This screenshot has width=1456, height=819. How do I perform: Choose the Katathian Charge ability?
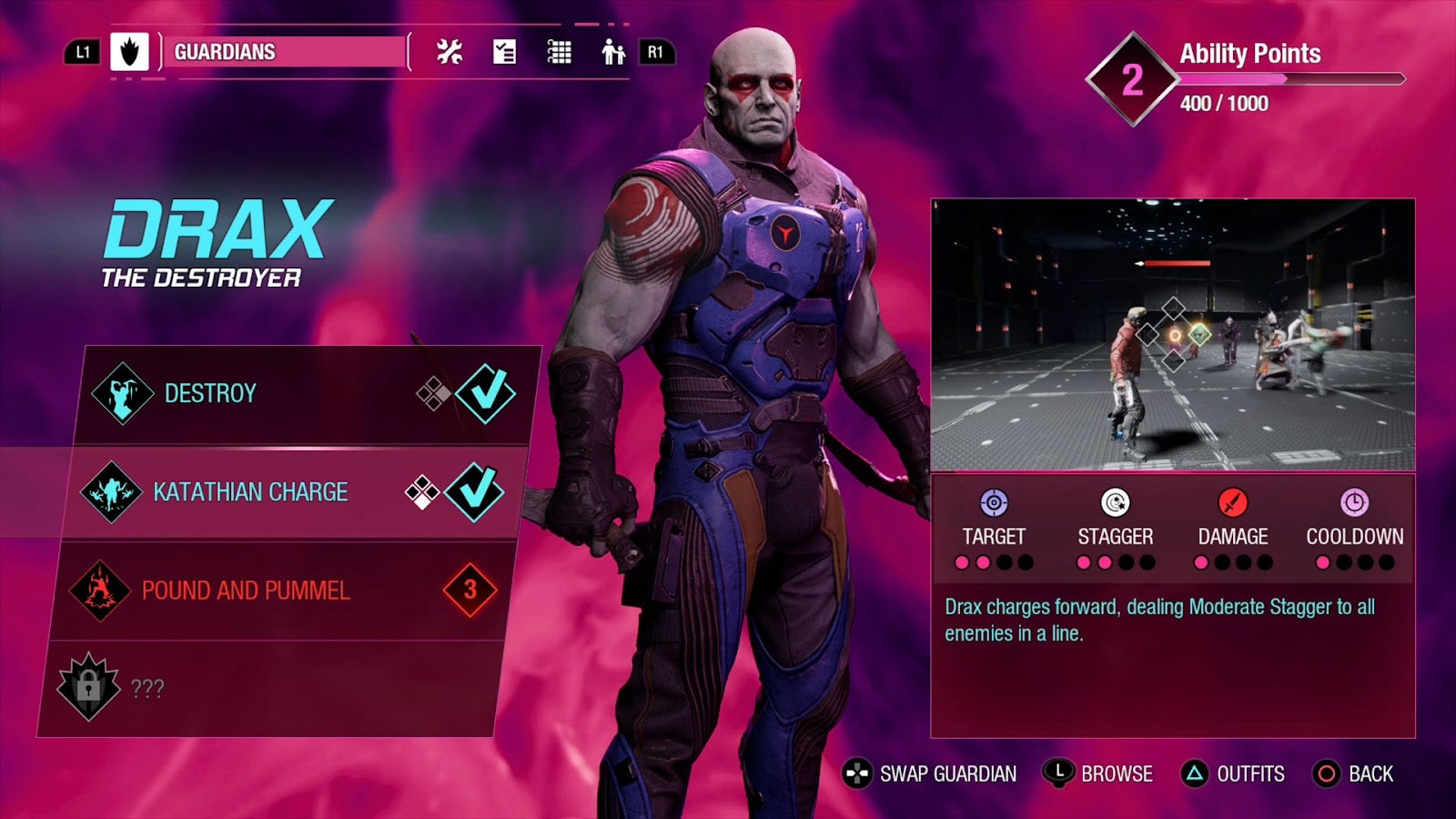coord(291,492)
